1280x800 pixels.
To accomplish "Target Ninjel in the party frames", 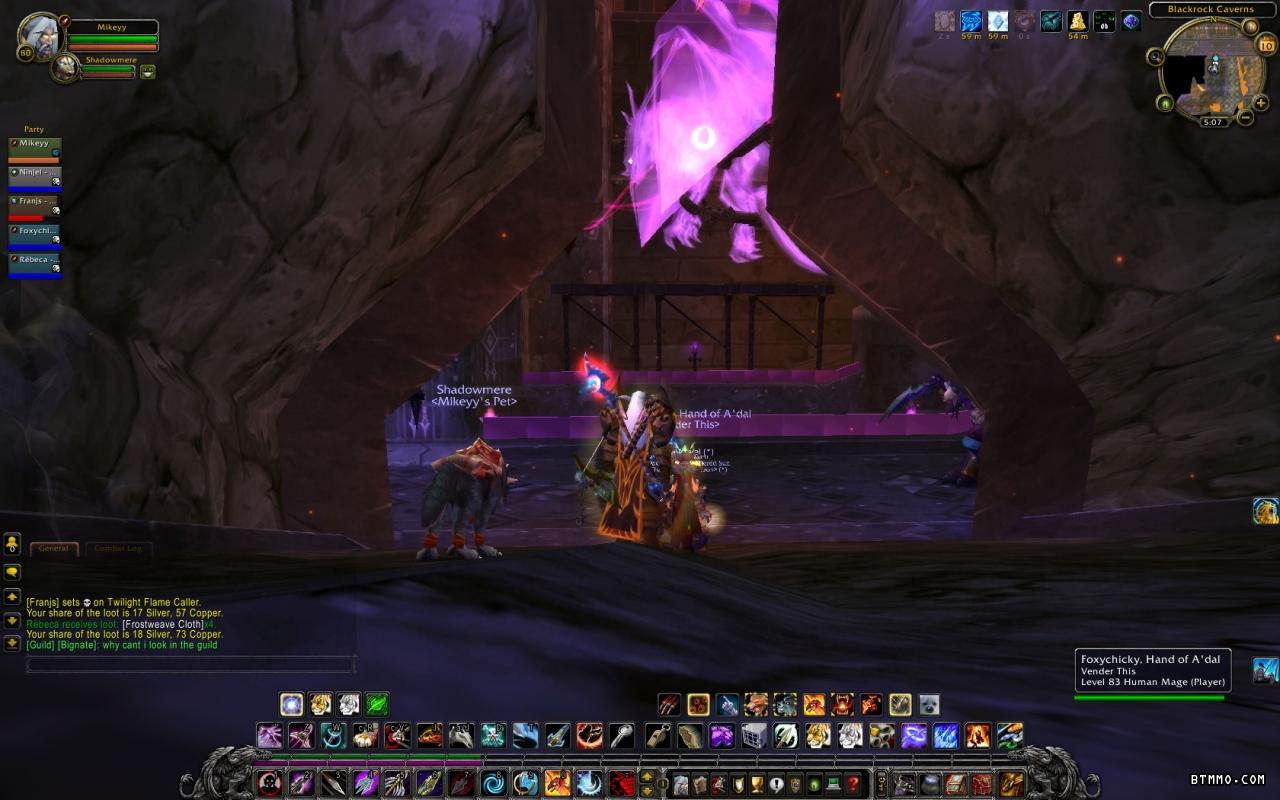I will (35, 177).
